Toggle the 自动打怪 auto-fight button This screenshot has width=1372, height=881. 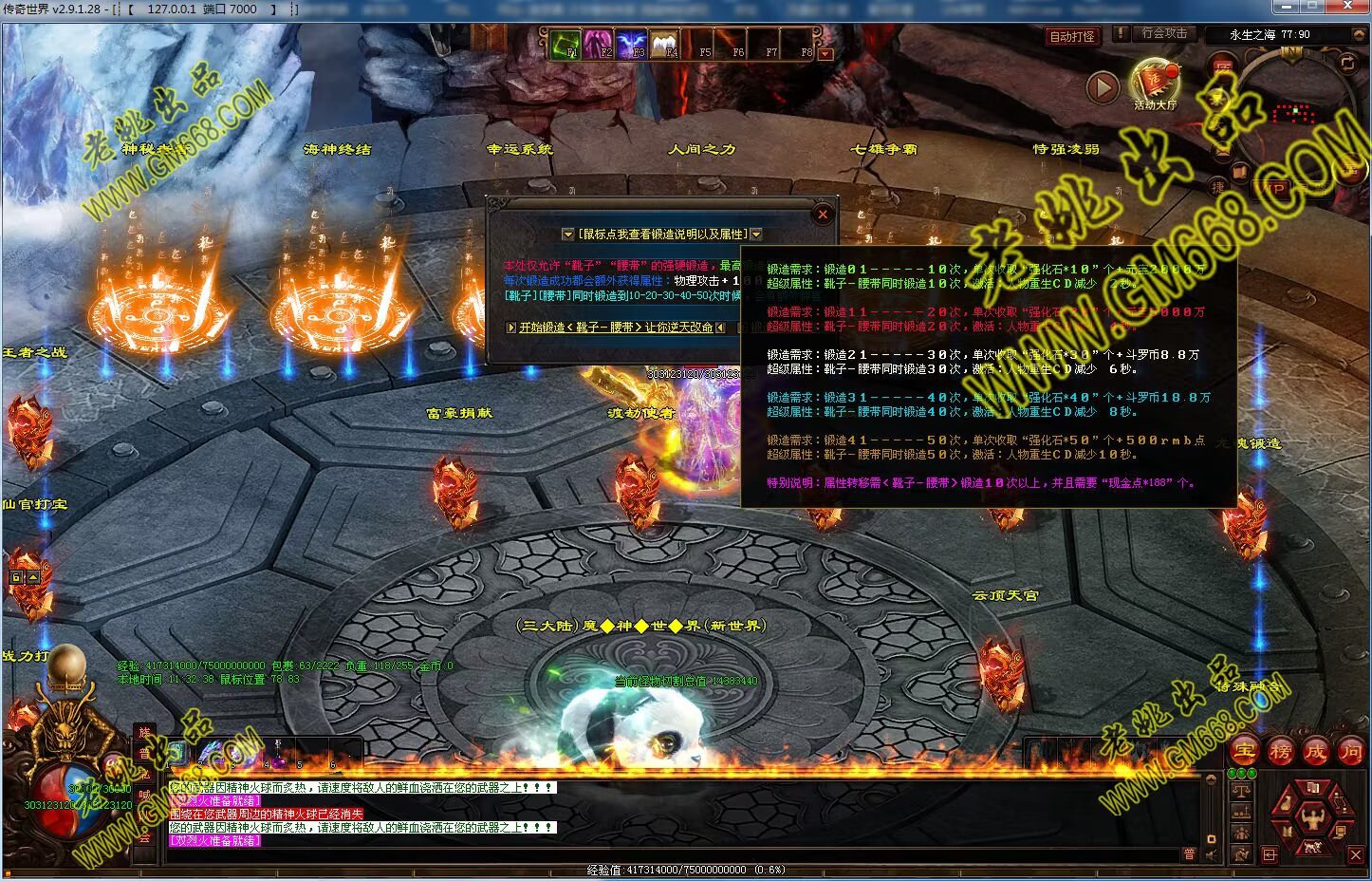point(1072,37)
